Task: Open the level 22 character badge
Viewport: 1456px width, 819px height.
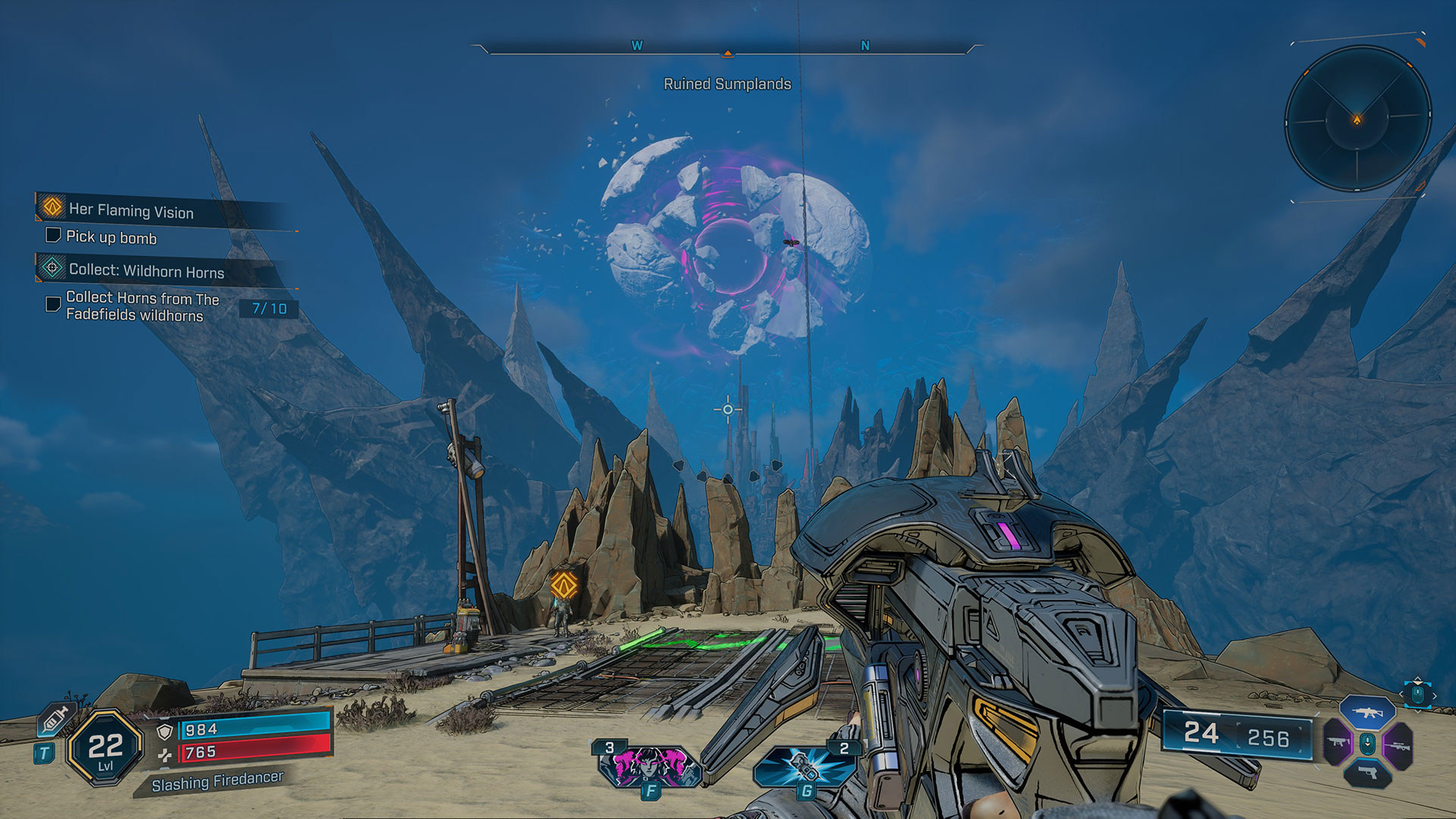Action: point(105,748)
